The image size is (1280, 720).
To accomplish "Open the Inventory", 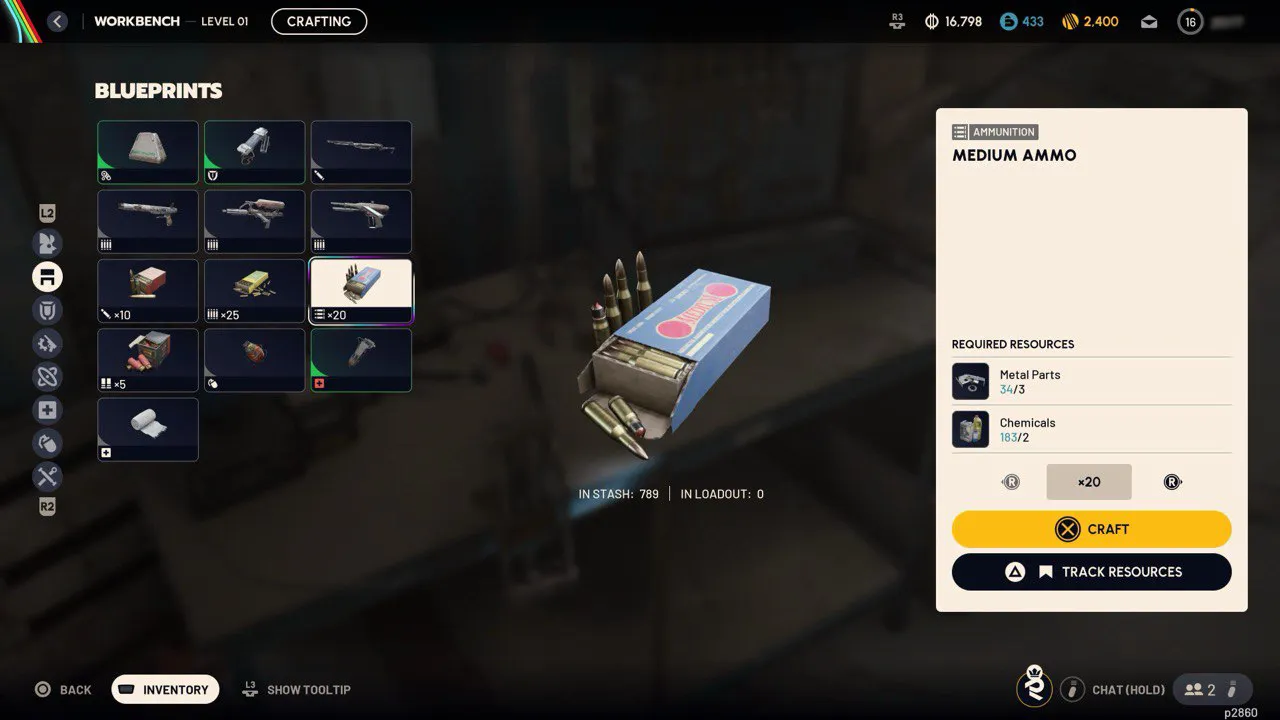I will (x=165, y=690).
